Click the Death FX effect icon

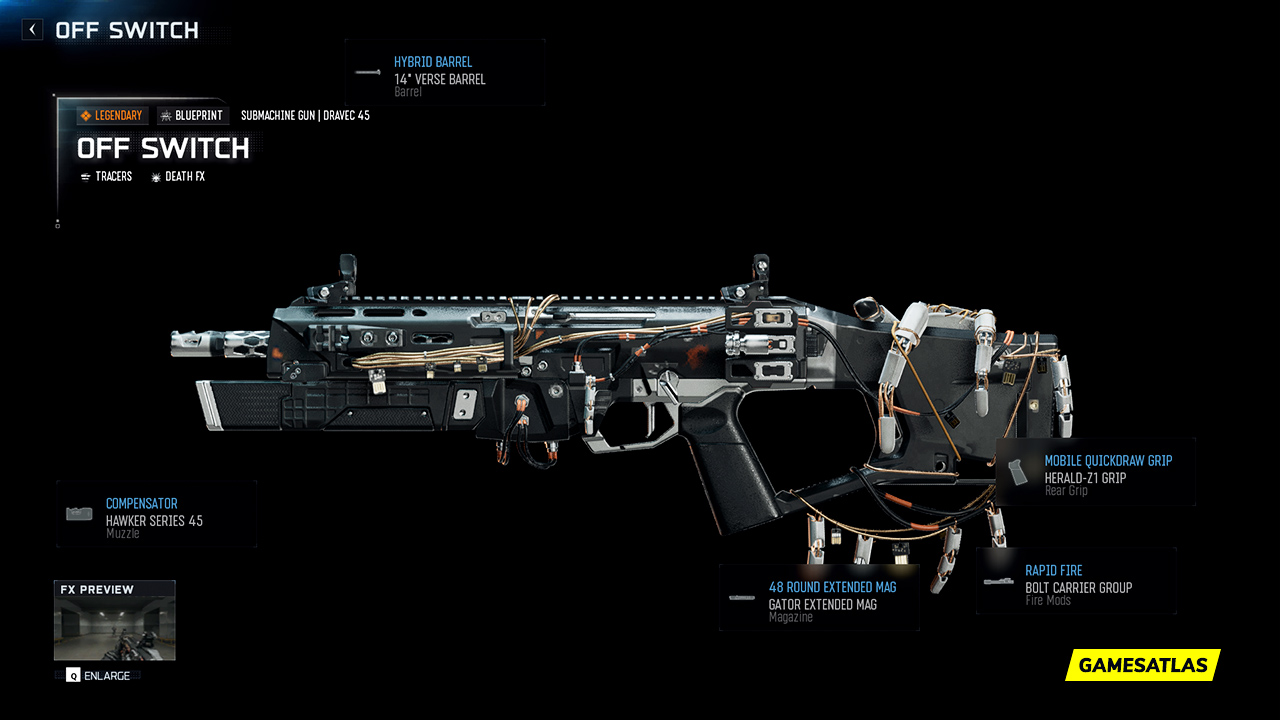[x=154, y=176]
